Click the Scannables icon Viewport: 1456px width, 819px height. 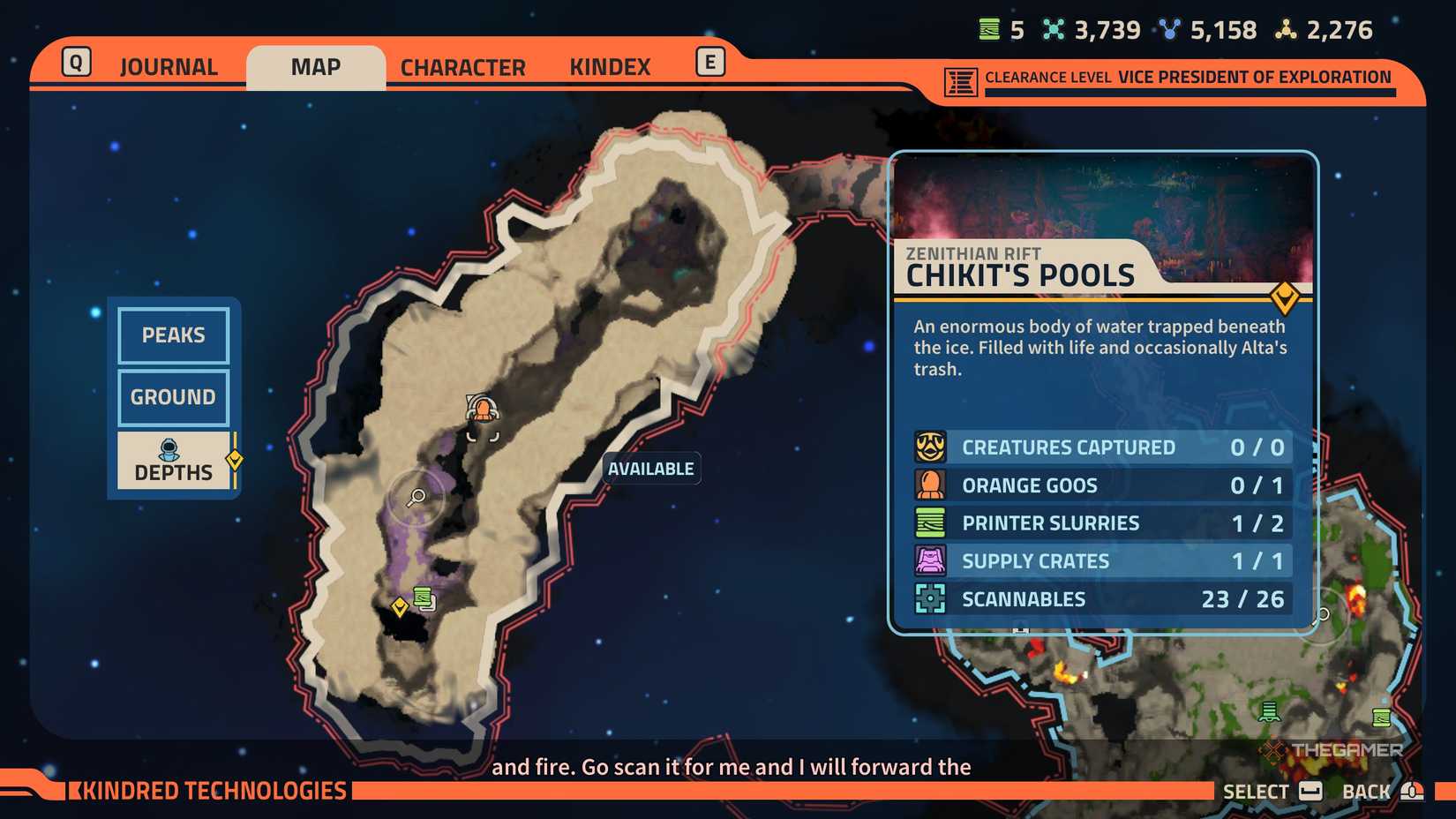pos(931,598)
